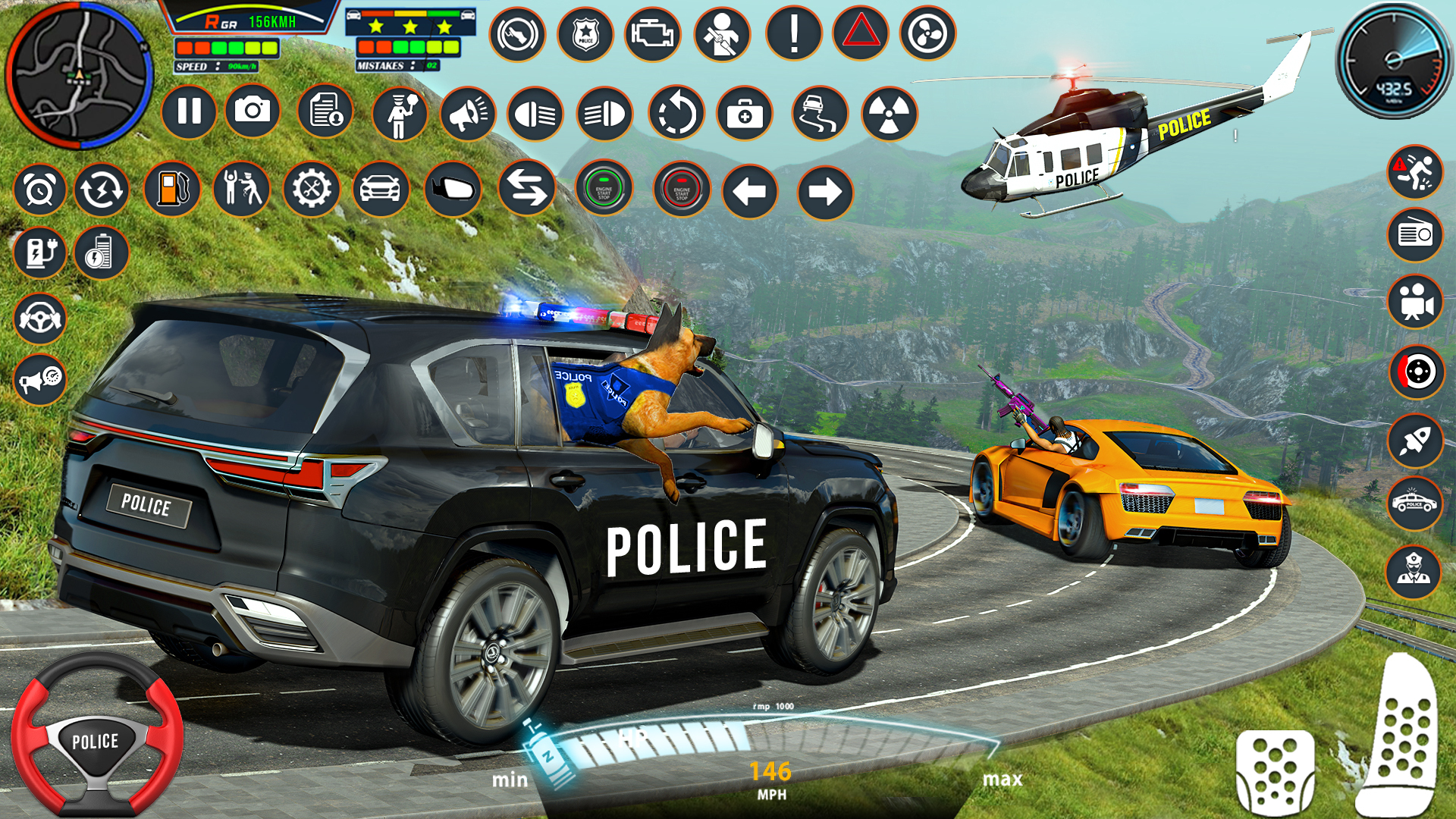Hit the red engine stop button

point(681,190)
